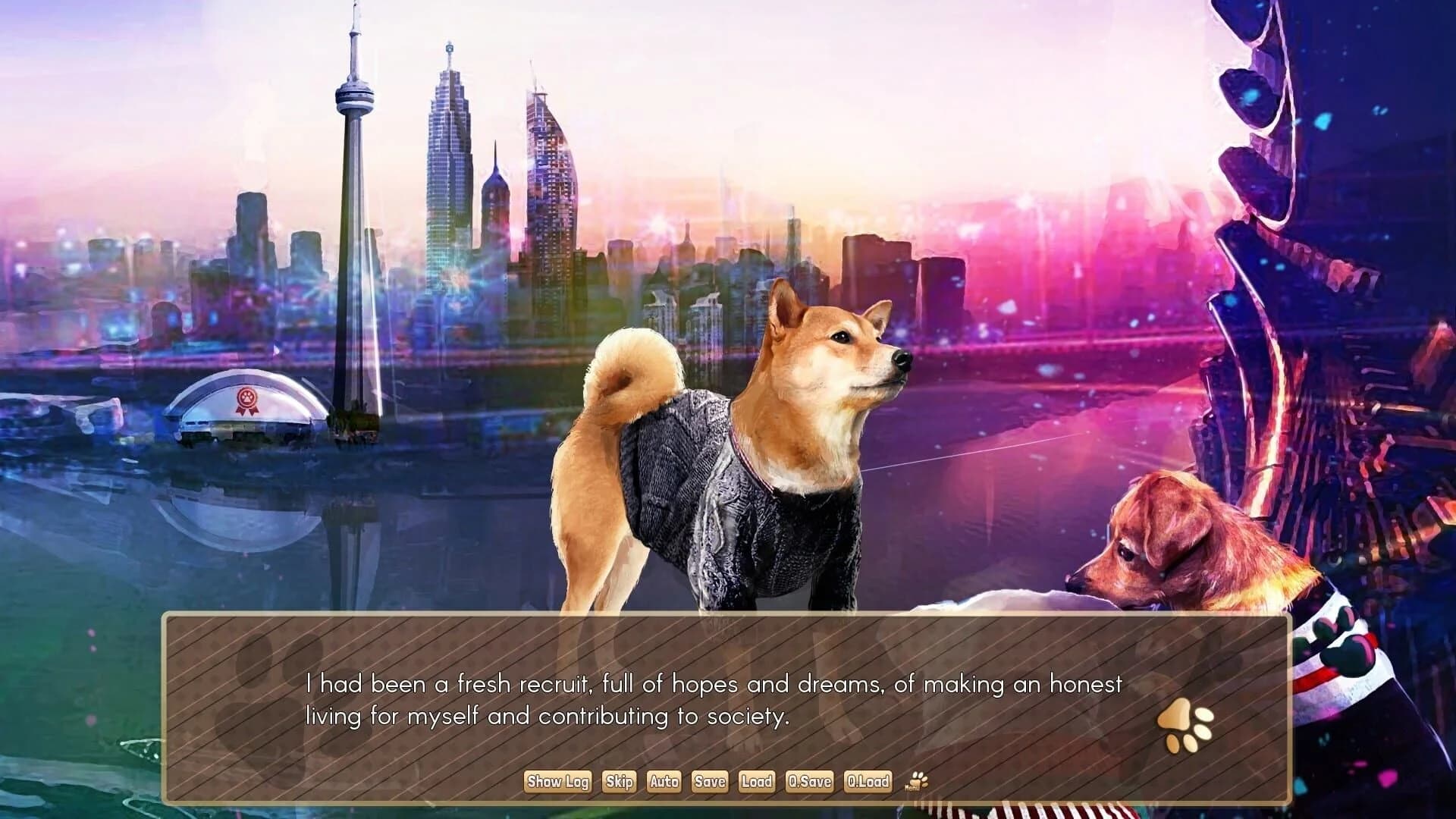Click the paw emblem on the dome building
1456x819 pixels.
coord(248,398)
